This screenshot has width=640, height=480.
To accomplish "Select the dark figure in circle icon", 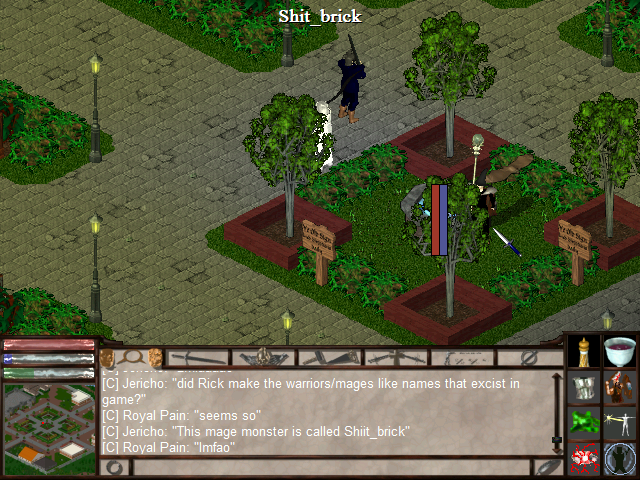I will pyautogui.click(x=621, y=459).
